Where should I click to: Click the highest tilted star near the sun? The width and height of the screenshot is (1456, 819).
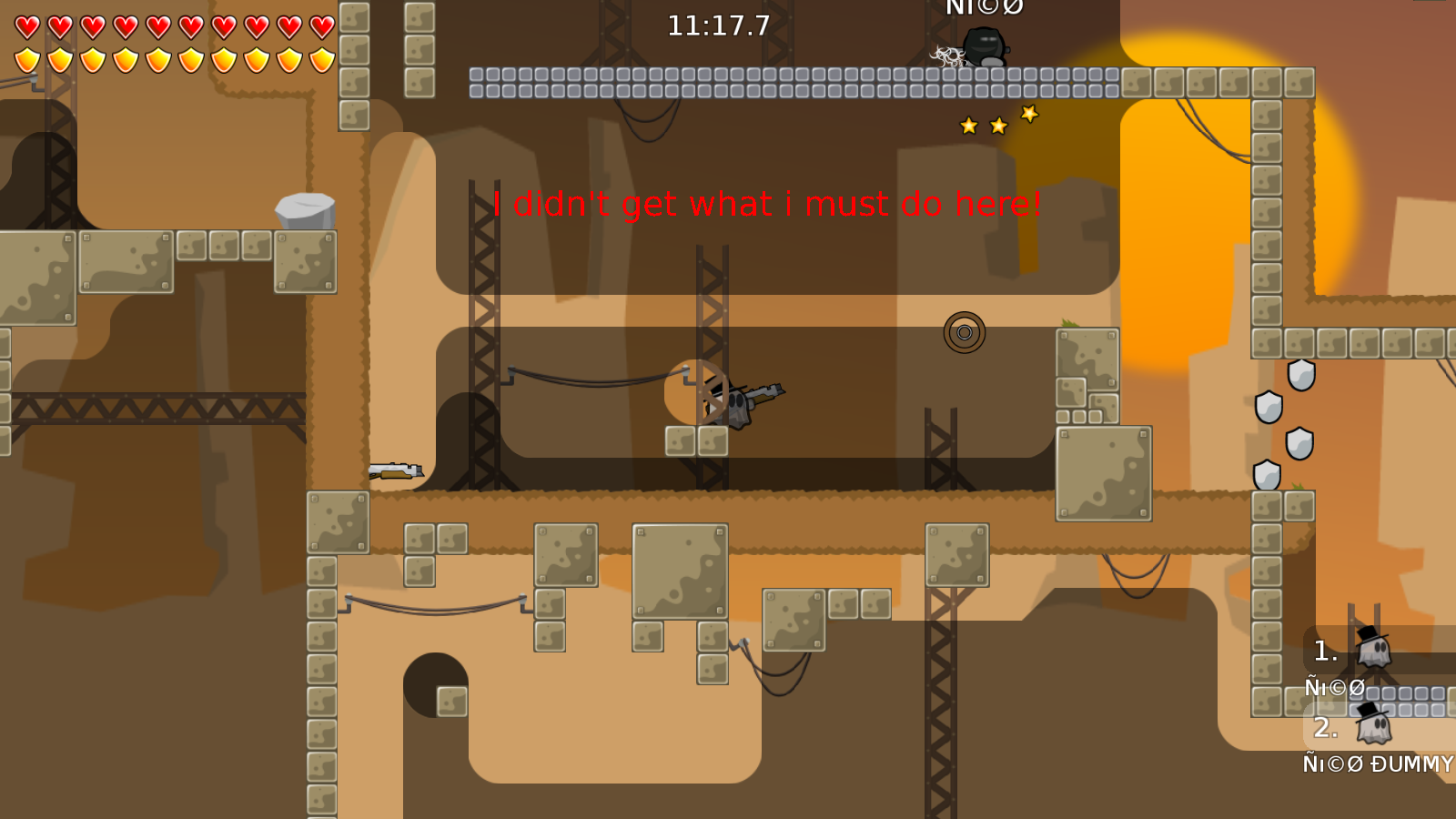coord(1028,113)
